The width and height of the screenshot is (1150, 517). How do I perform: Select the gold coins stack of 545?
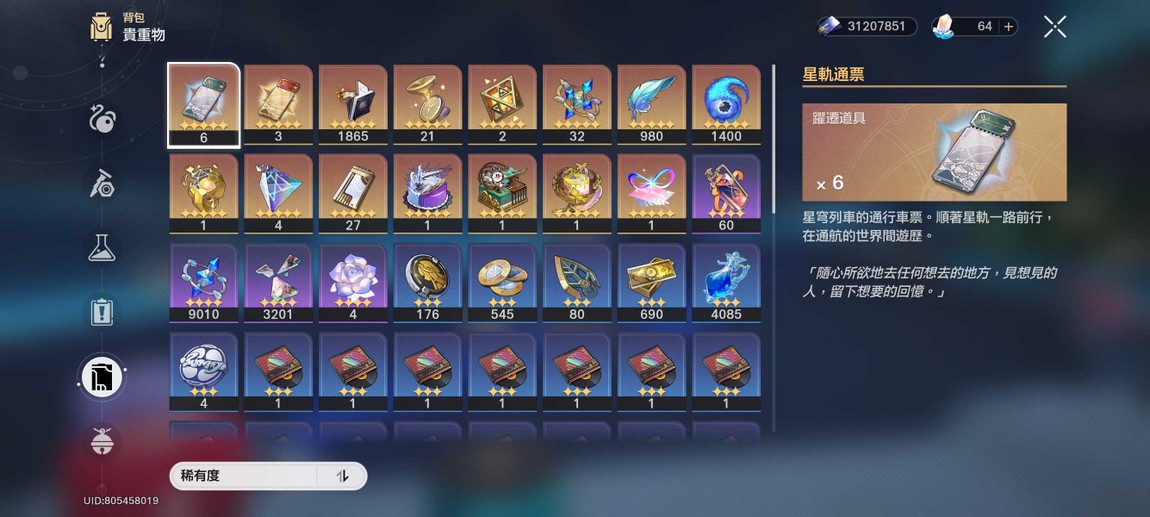(x=502, y=282)
